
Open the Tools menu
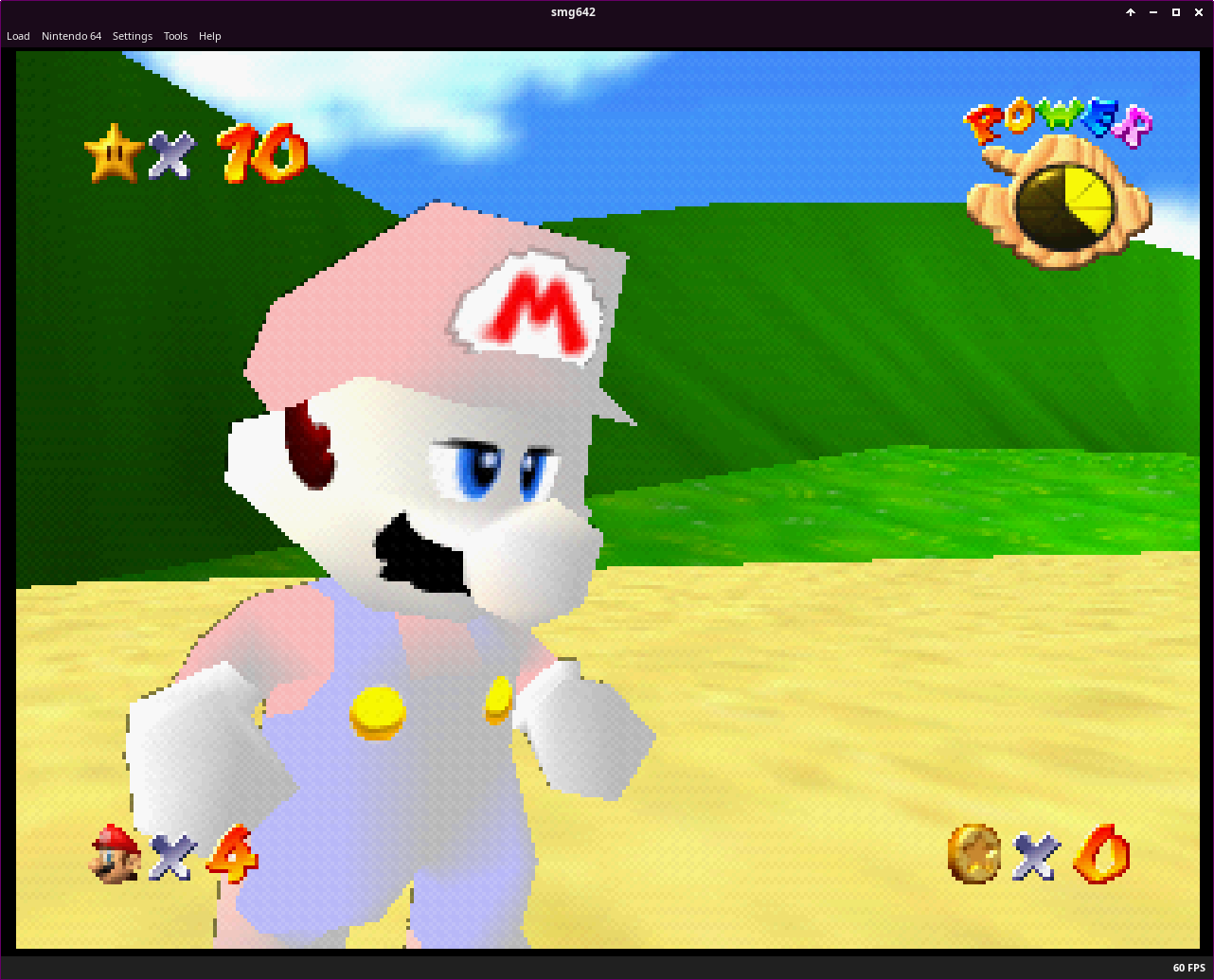coord(174,36)
